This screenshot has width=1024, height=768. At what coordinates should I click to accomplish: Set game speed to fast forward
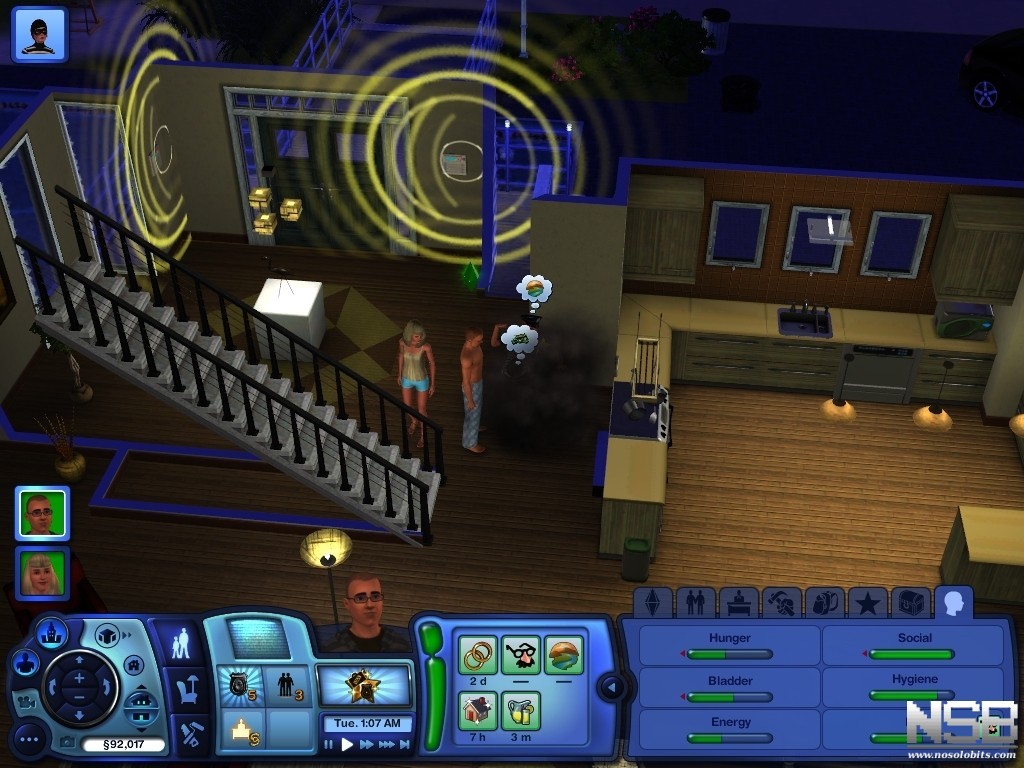(x=368, y=744)
